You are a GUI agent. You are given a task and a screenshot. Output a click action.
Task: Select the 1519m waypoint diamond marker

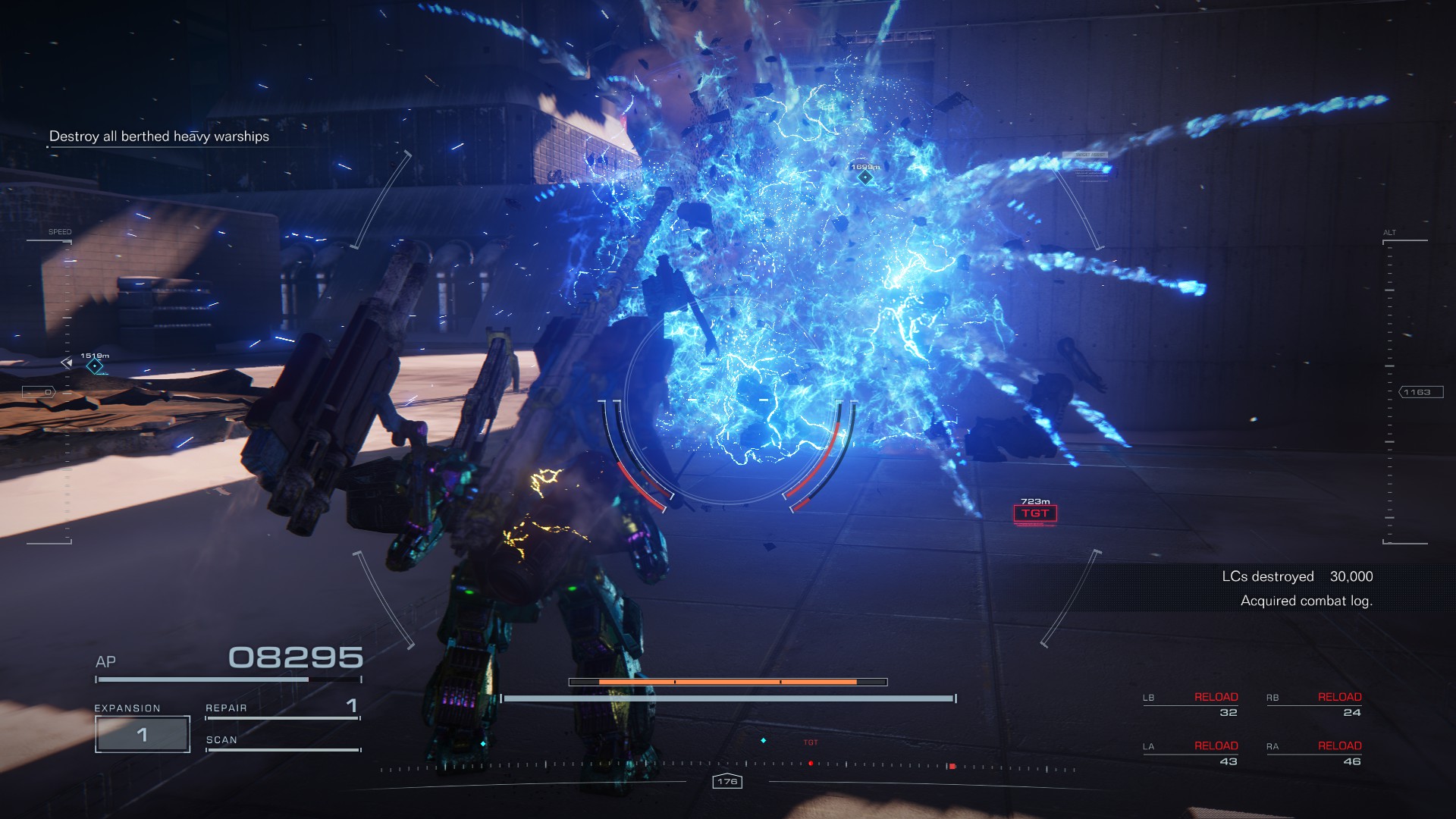[x=95, y=367]
